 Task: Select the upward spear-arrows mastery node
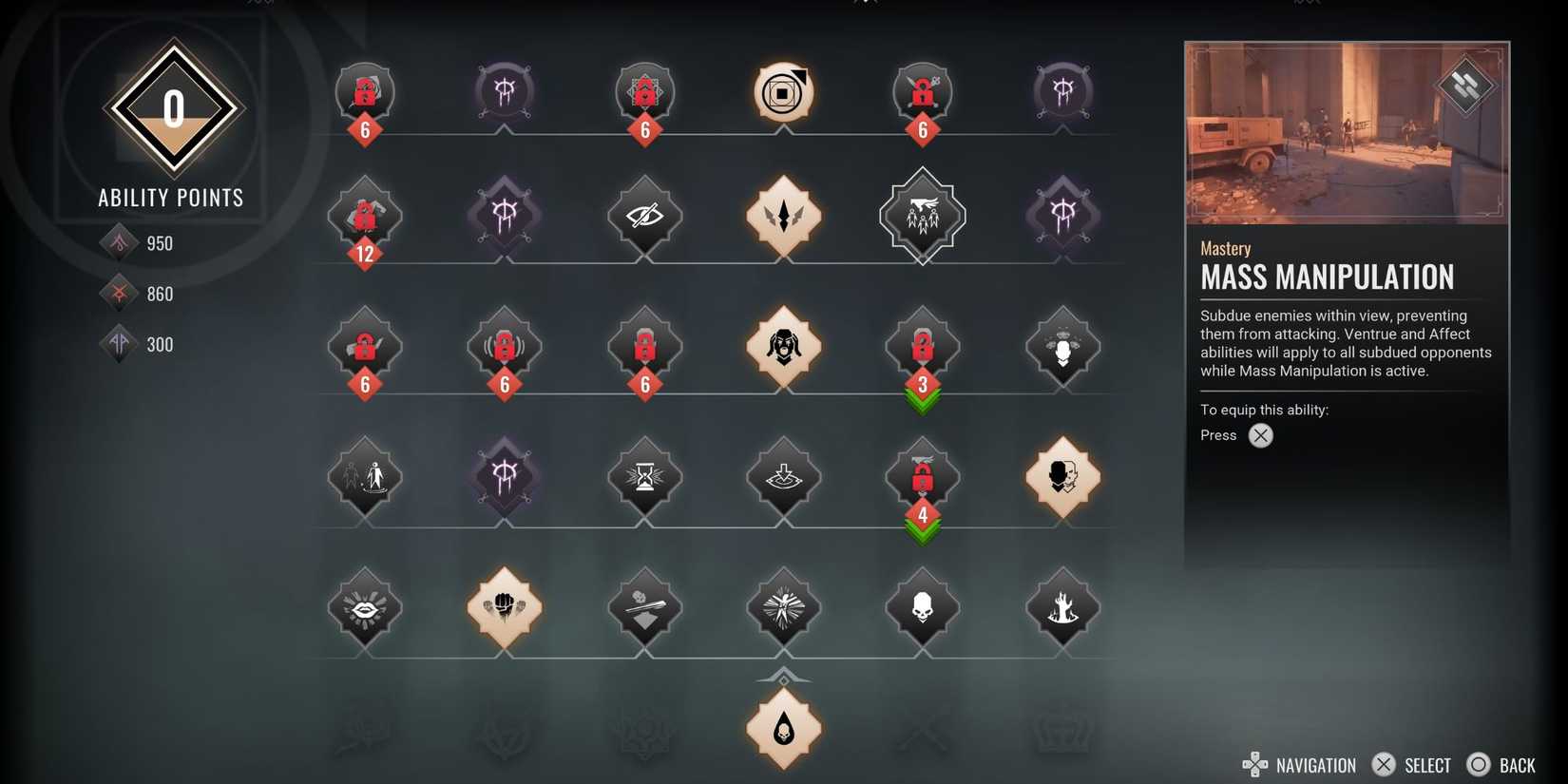[783, 217]
